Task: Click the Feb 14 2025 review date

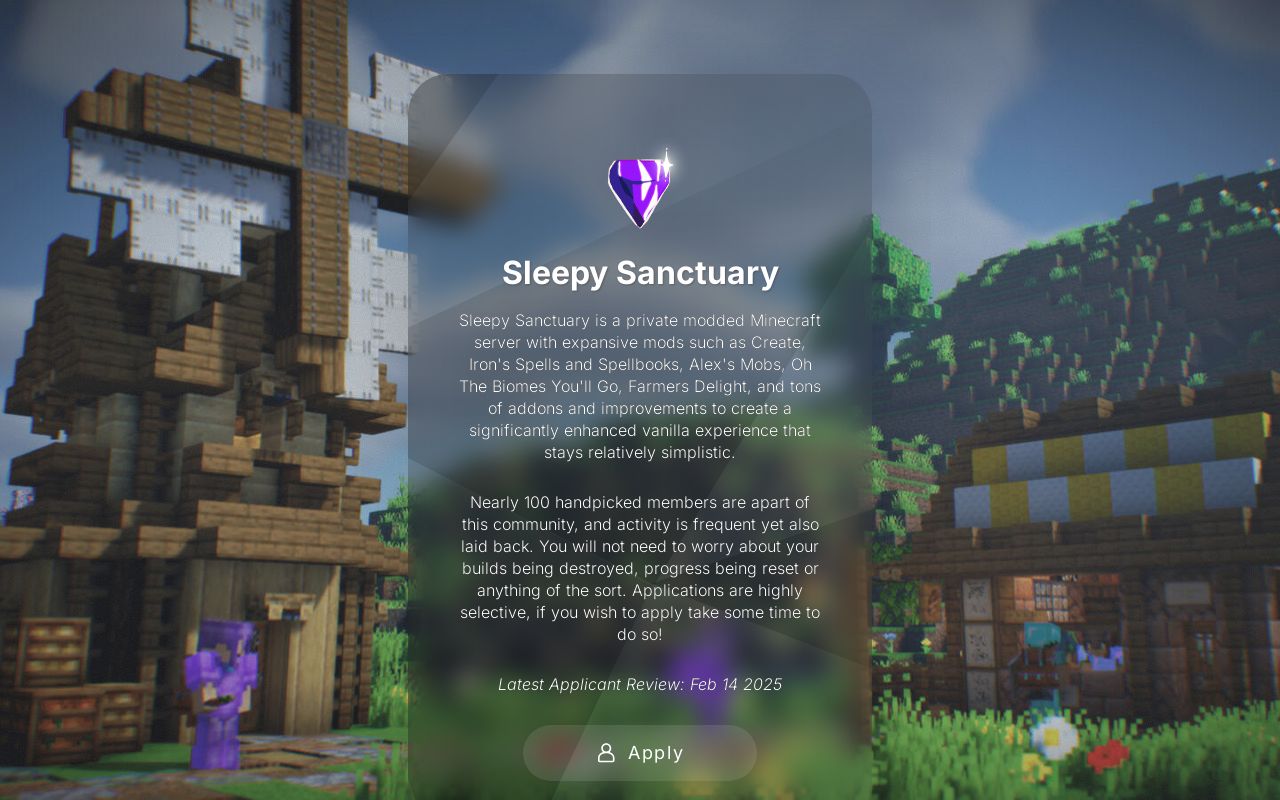Action: click(736, 685)
